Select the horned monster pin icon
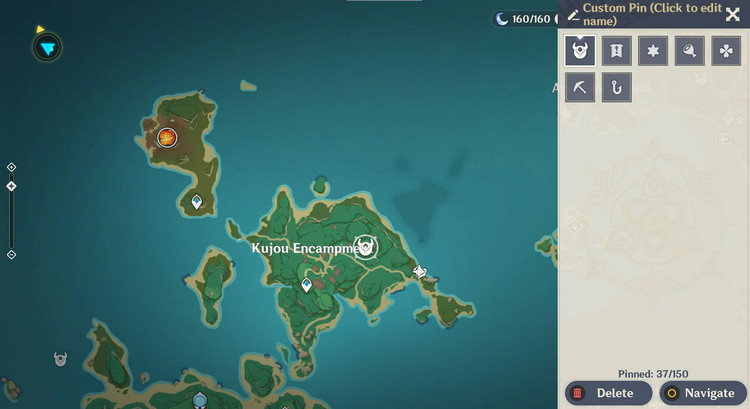 580,50
